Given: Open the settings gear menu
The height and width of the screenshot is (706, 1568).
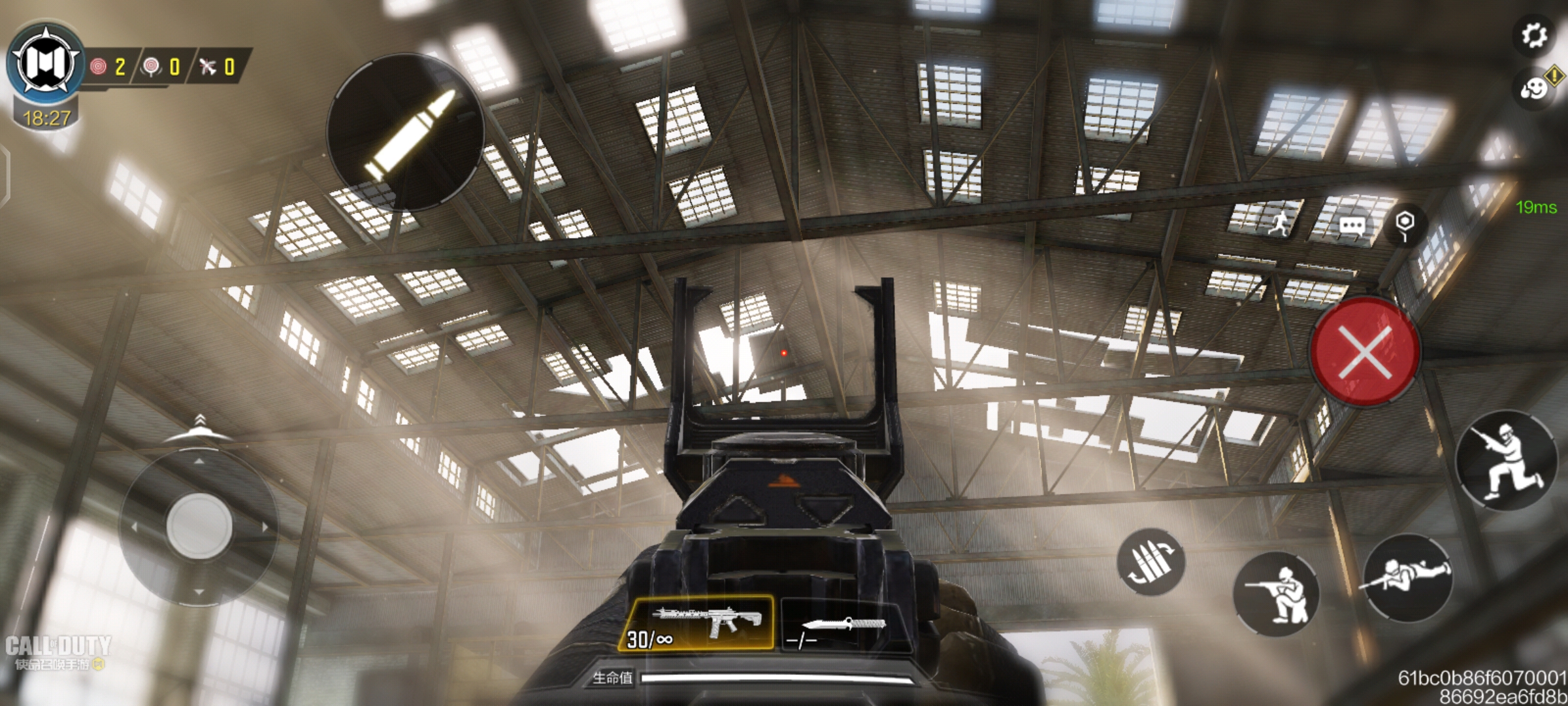Looking at the screenshot, I should pos(1533,35).
